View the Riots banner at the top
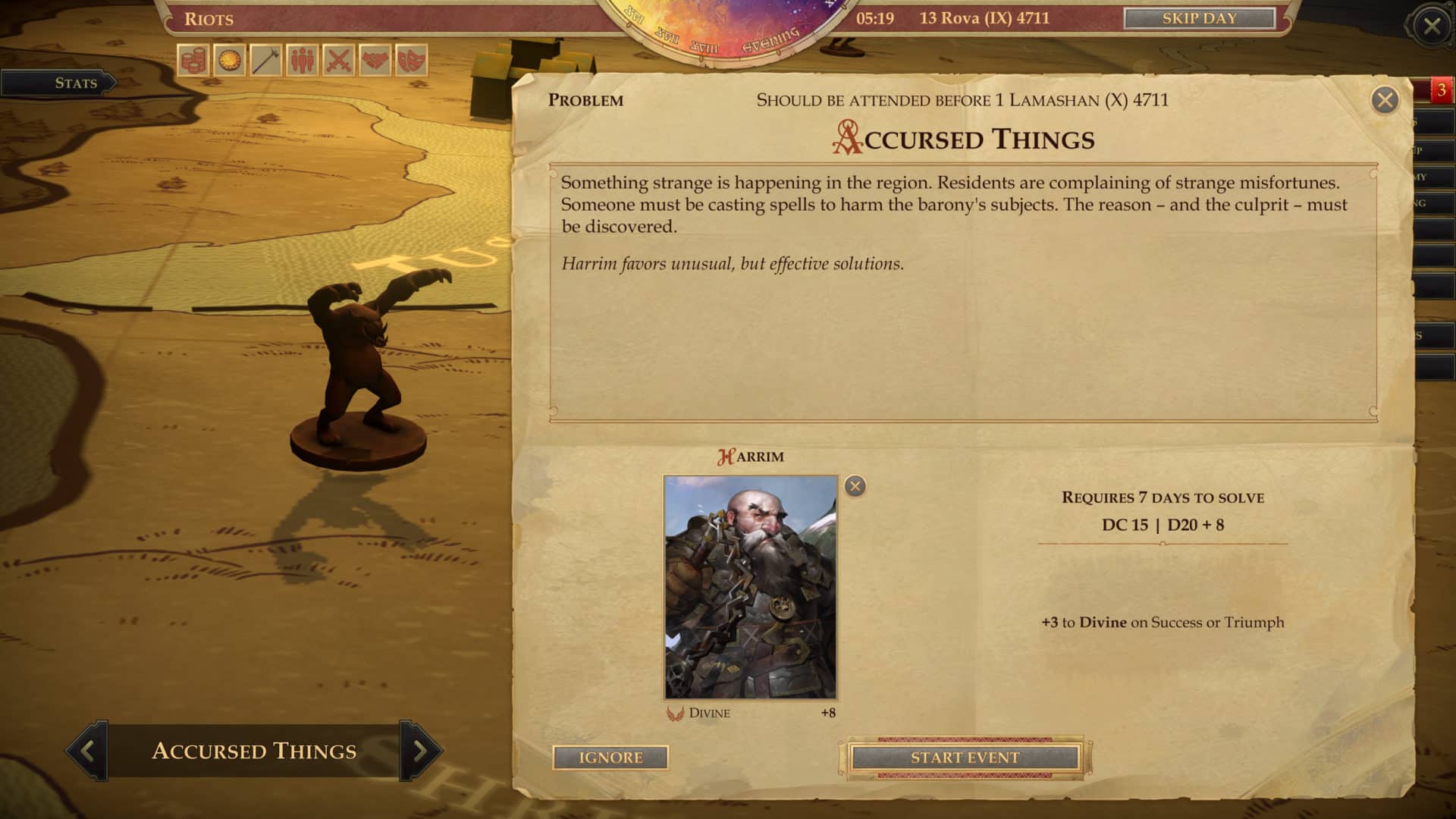The height and width of the screenshot is (819, 1456). [x=211, y=20]
